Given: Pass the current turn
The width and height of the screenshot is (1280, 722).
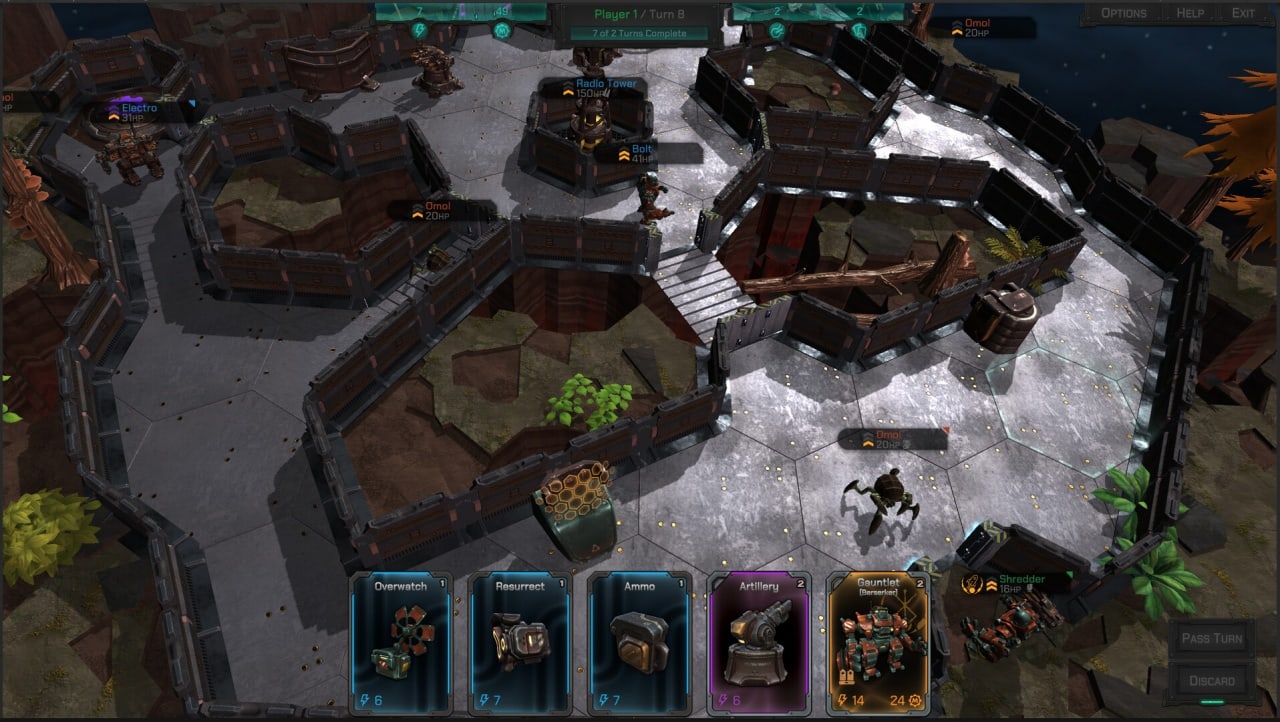Looking at the screenshot, I should pos(1213,638).
